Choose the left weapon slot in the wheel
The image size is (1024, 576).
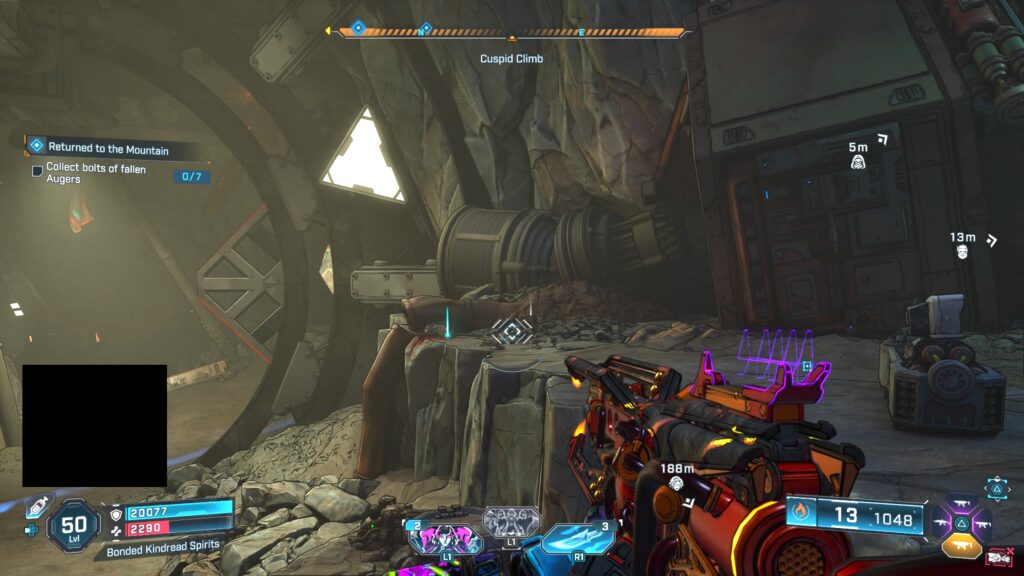941,522
